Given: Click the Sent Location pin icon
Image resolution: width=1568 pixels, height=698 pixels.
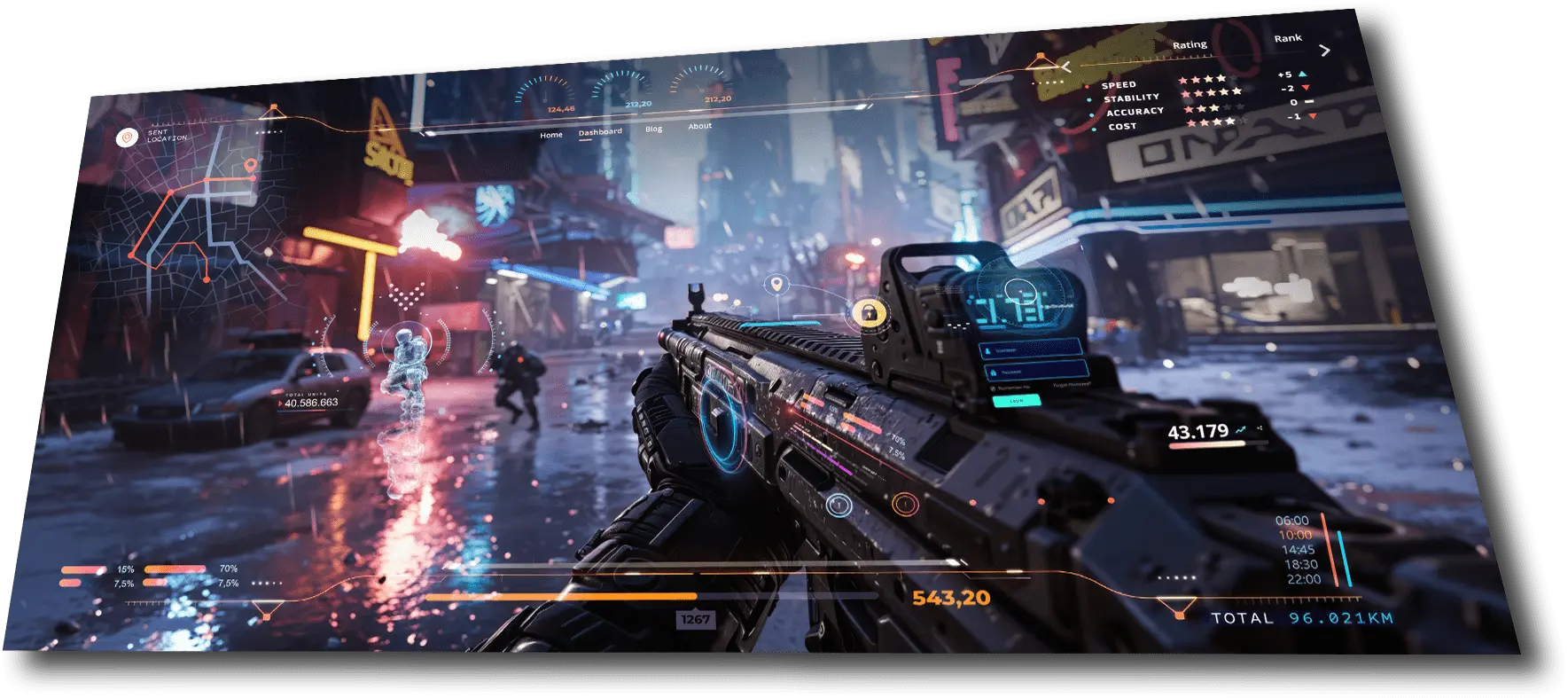Looking at the screenshot, I should tap(127, 137).
